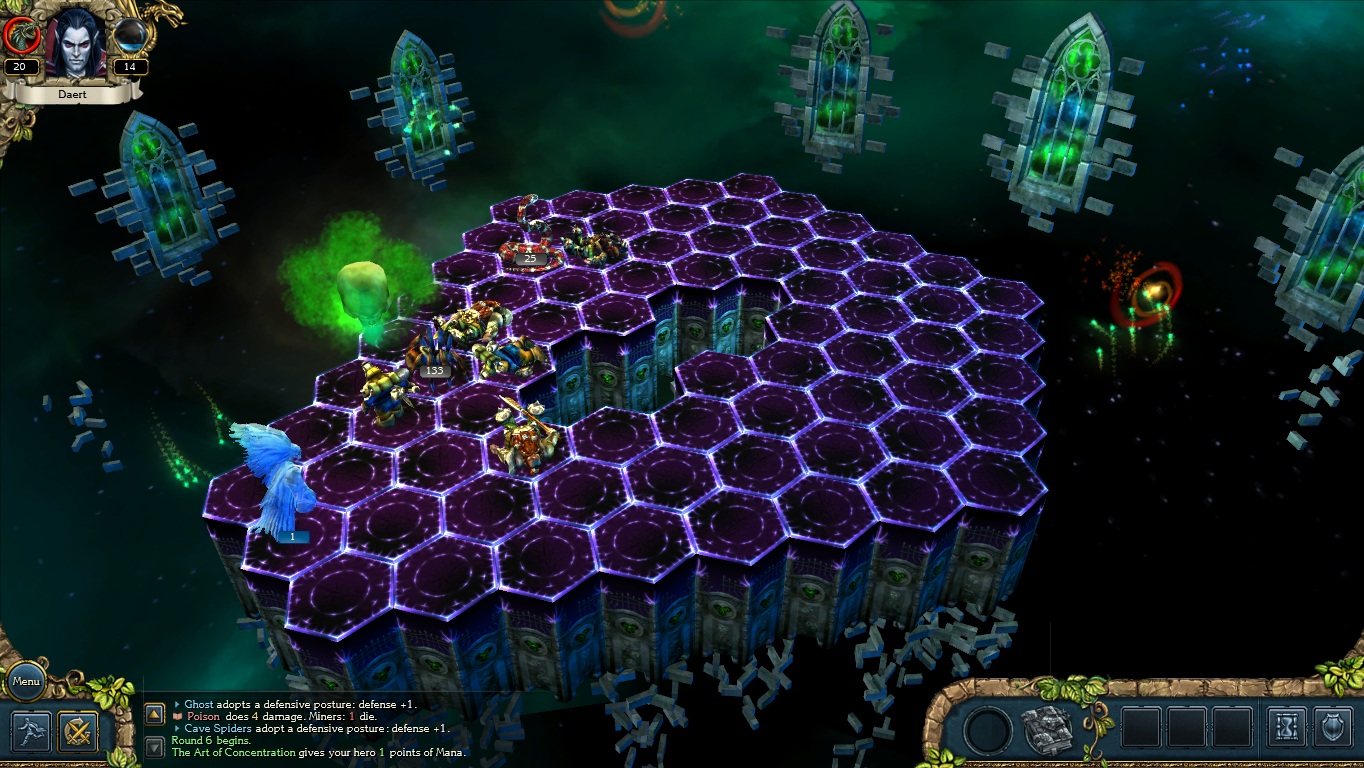Viewport: 1364px width, 768px height.
Task: Activate the shield defend button
Action: [x=1332, y=727]
